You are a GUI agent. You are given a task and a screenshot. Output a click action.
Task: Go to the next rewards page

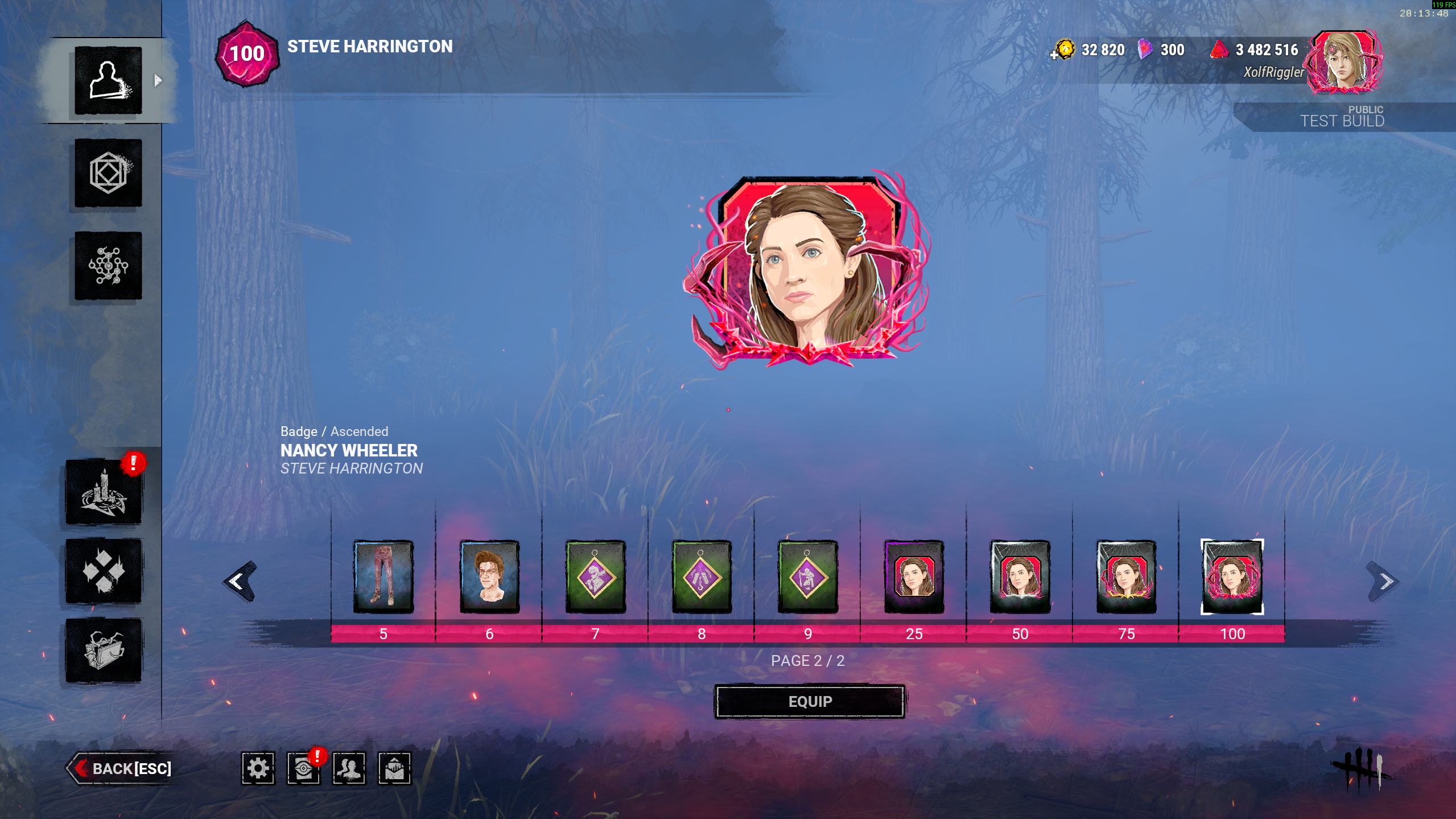click(1383, 581)
